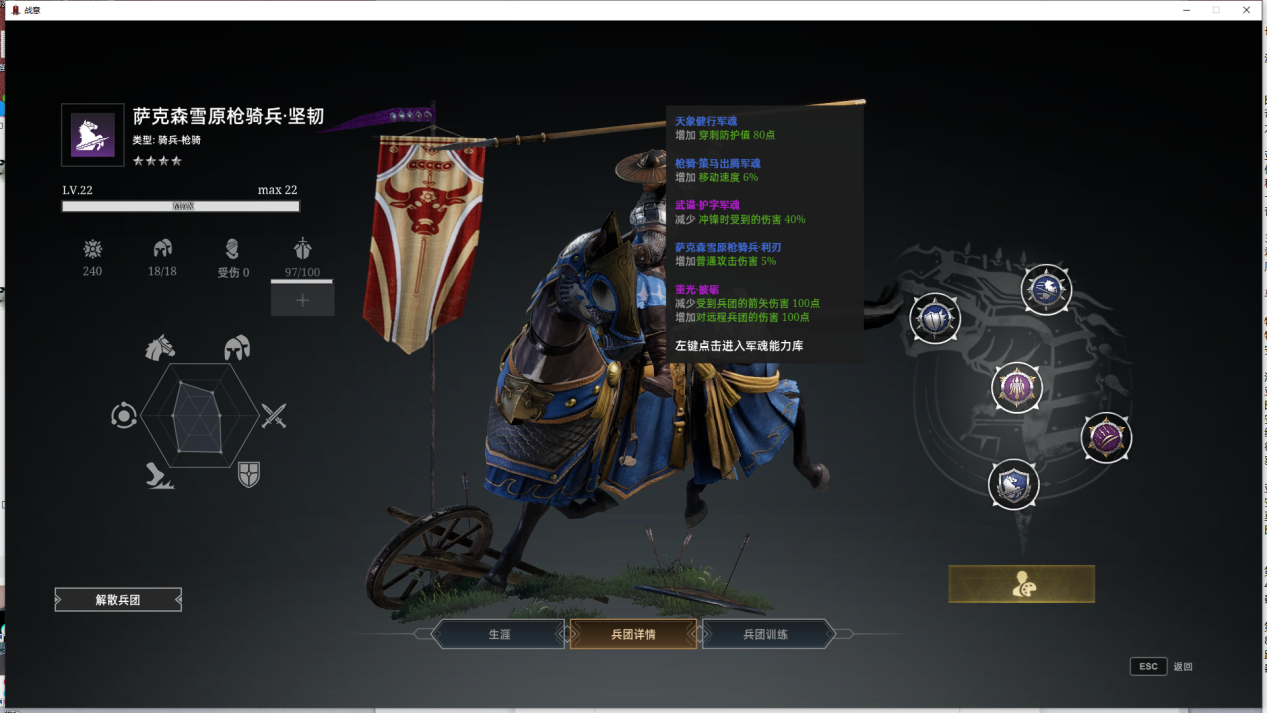Minimize the game window
The image size is (1267, 713).
tap(1185, 10)
